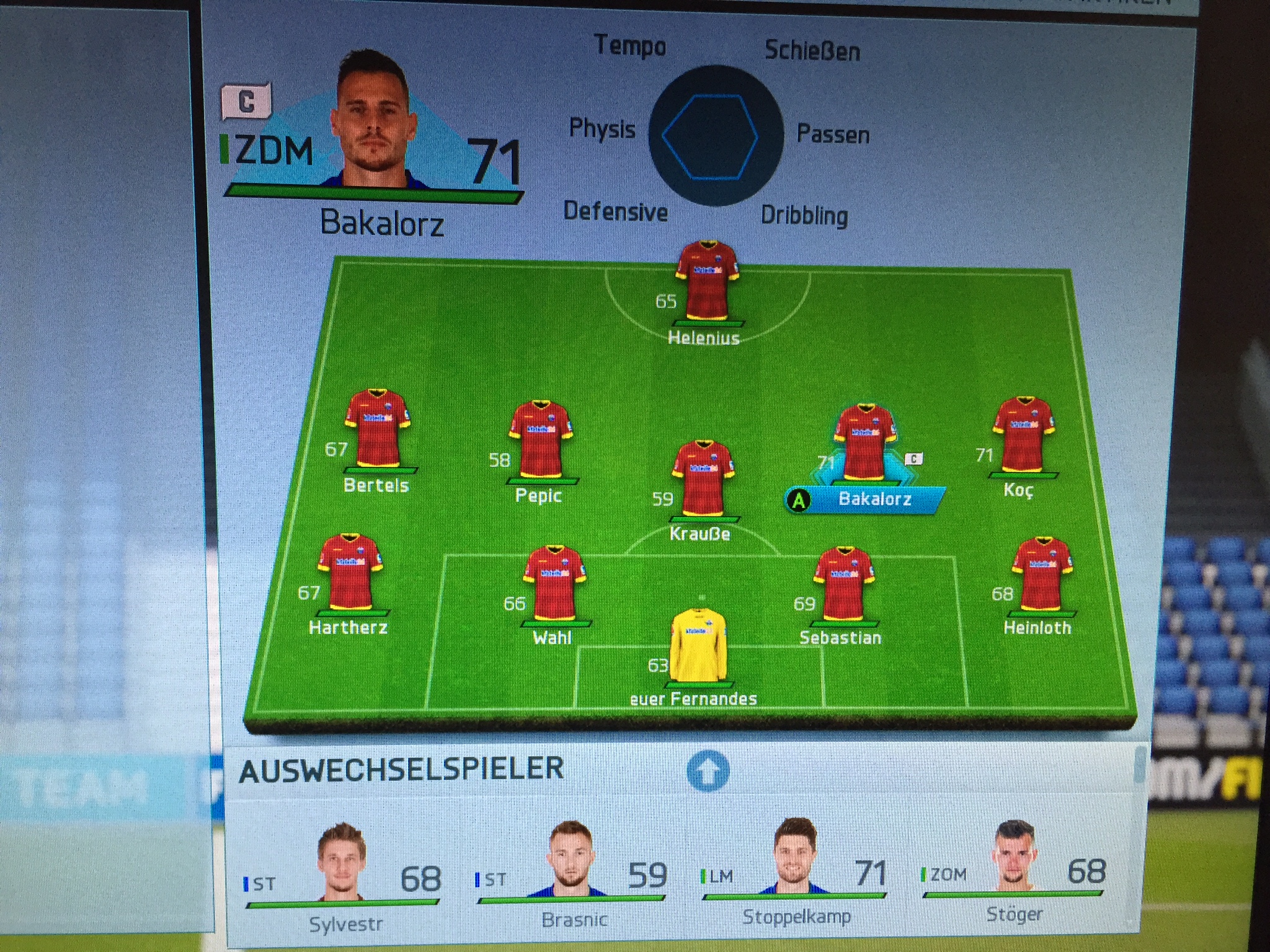
Task: Pick centre-back Wahl
Action: click(554, 583)
